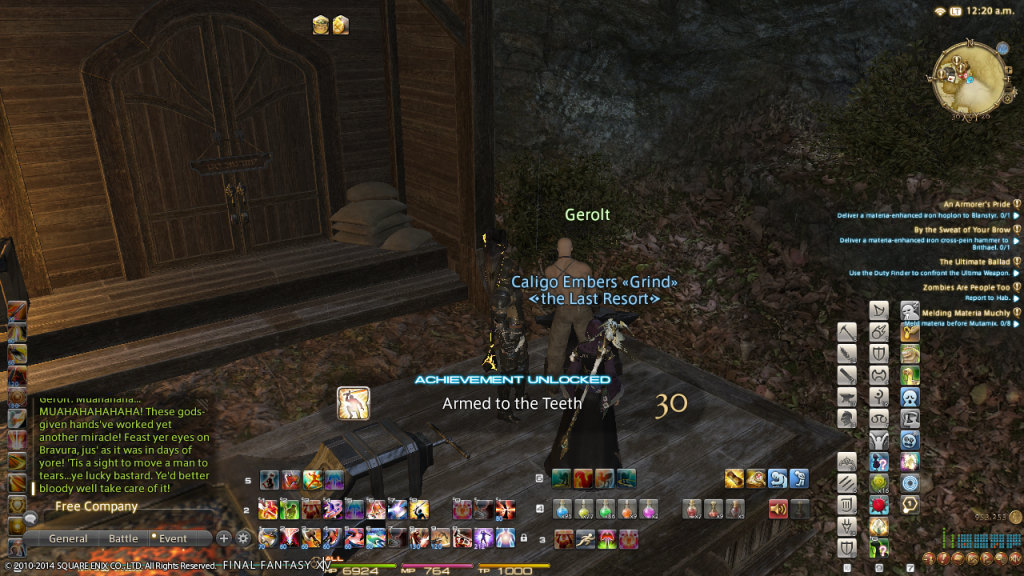
Task: Add a new chat tab with plus button
Action: [224, 537]
